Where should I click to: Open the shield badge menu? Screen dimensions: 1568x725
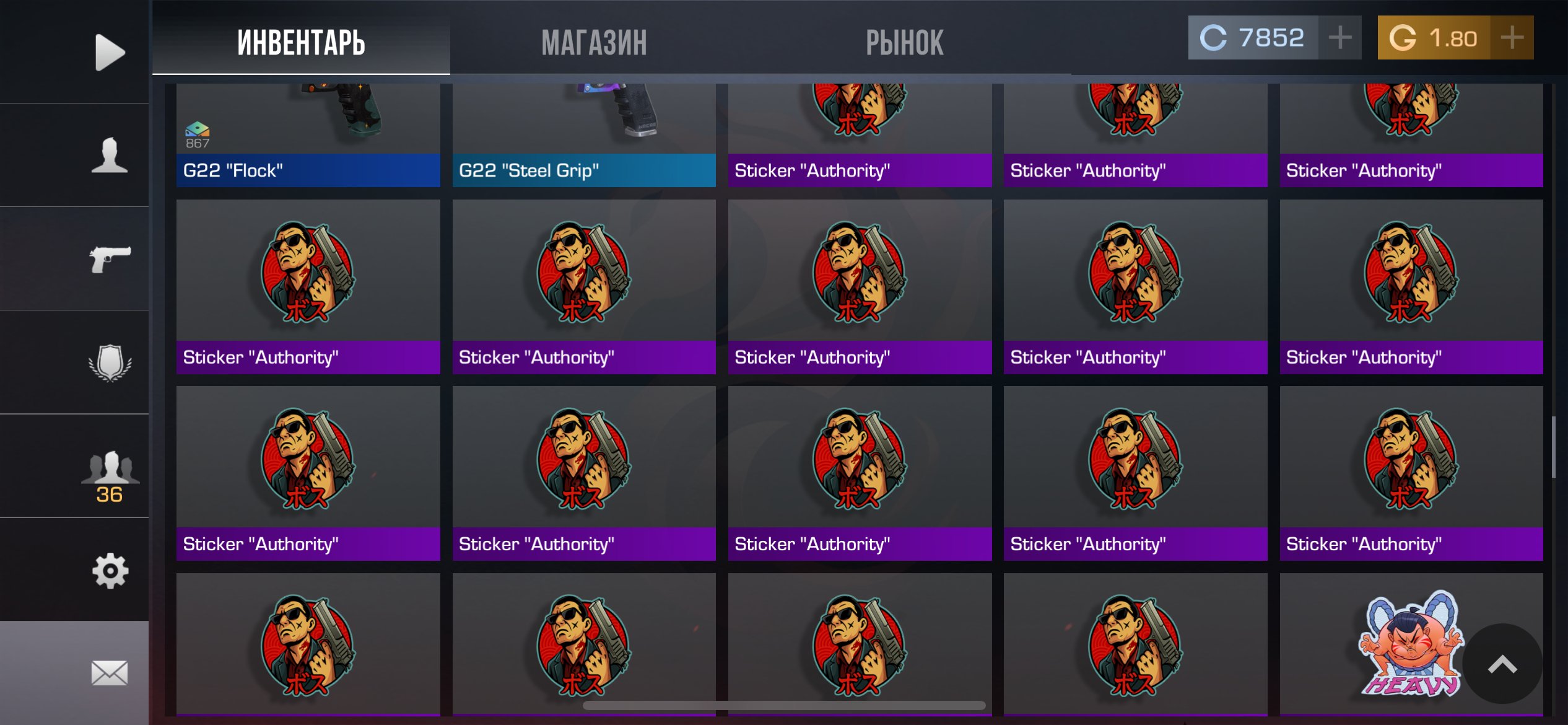pyautogui.click(x=110, y=362)
